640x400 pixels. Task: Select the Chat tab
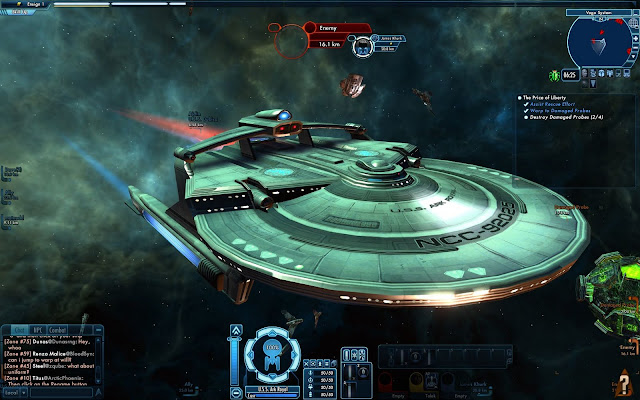(19, 329)
